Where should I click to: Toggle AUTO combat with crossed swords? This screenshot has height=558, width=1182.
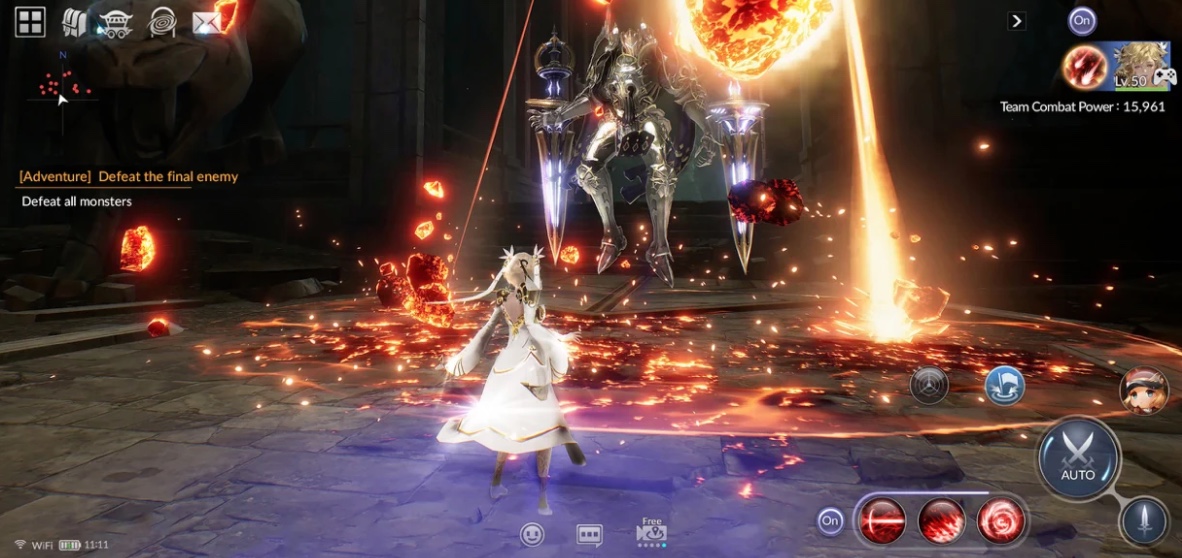1078,458
